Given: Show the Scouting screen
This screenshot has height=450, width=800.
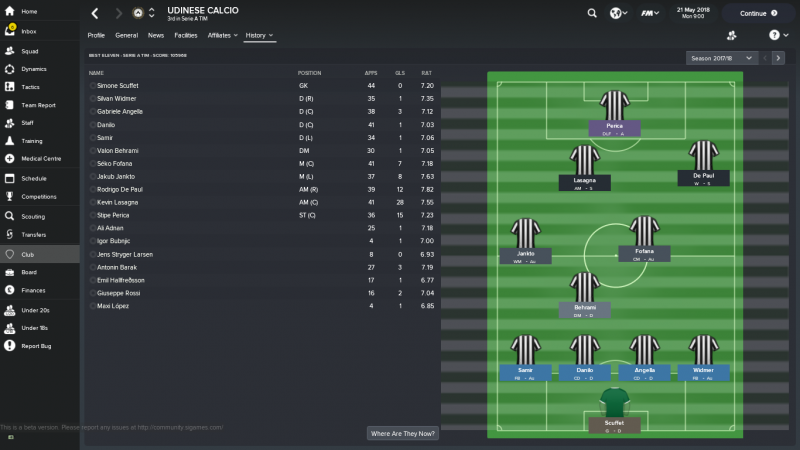Looking at the screenshot, I should click(33, 216).
